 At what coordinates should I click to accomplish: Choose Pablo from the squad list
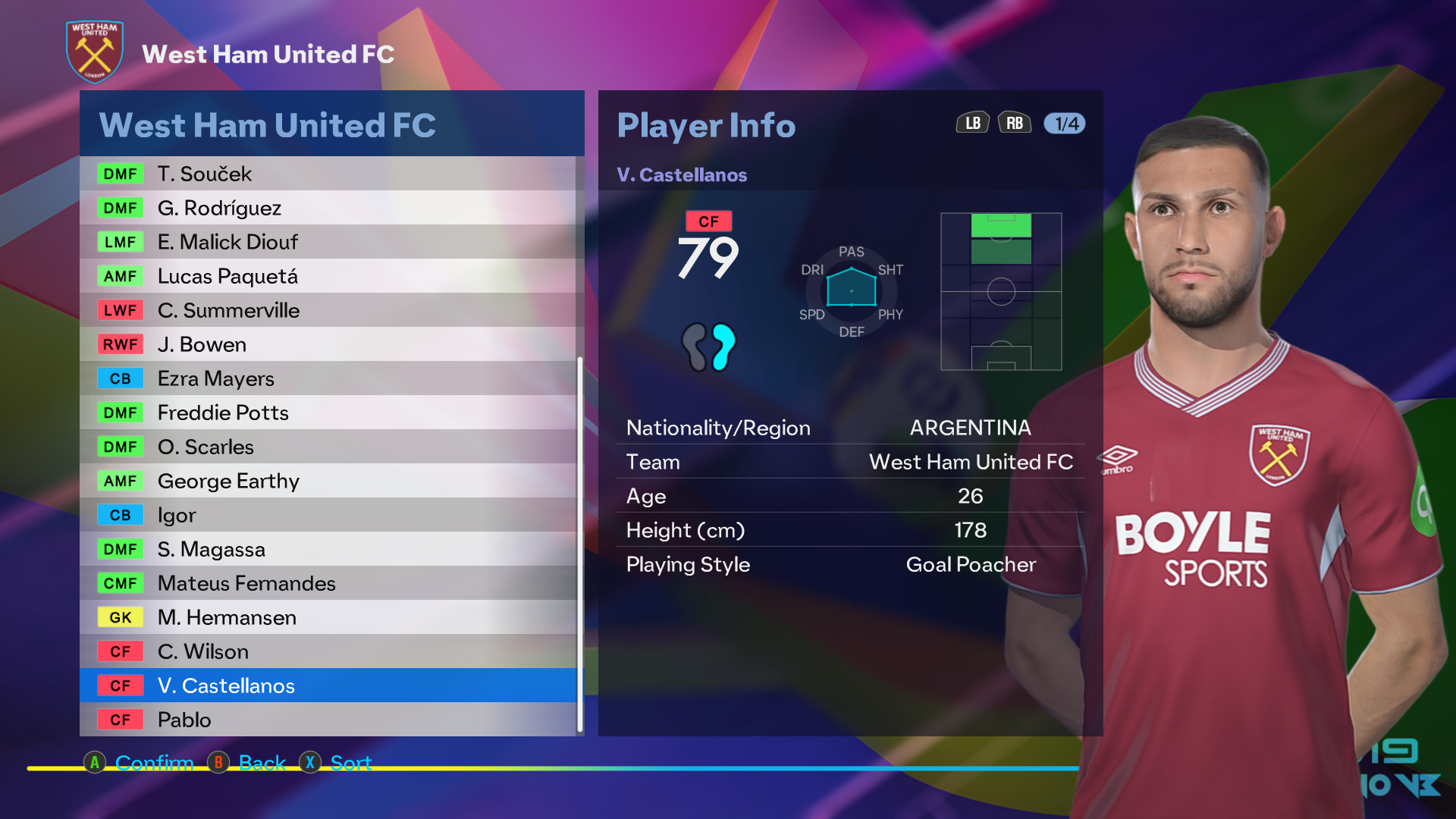(x=328, y=720)
